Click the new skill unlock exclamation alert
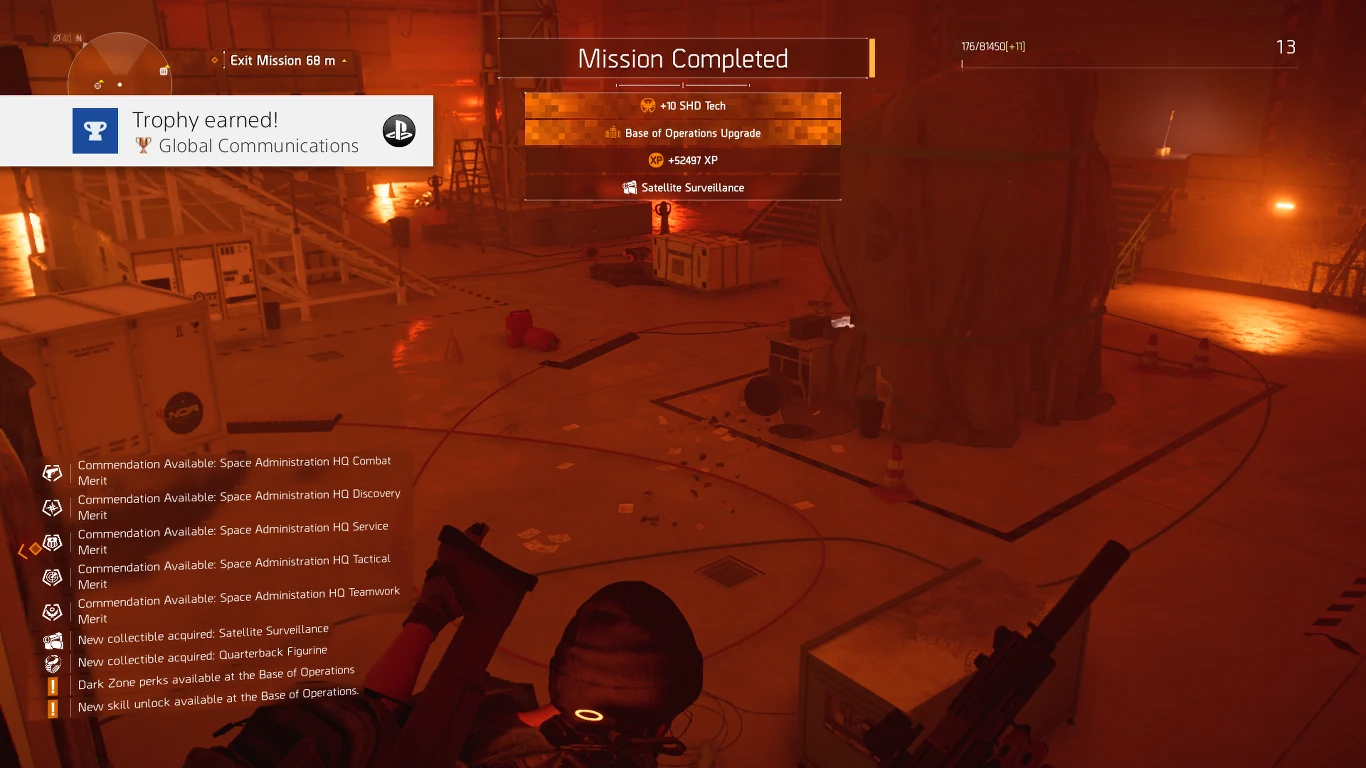The image size is (1366, 768). (x=52, y=708)
